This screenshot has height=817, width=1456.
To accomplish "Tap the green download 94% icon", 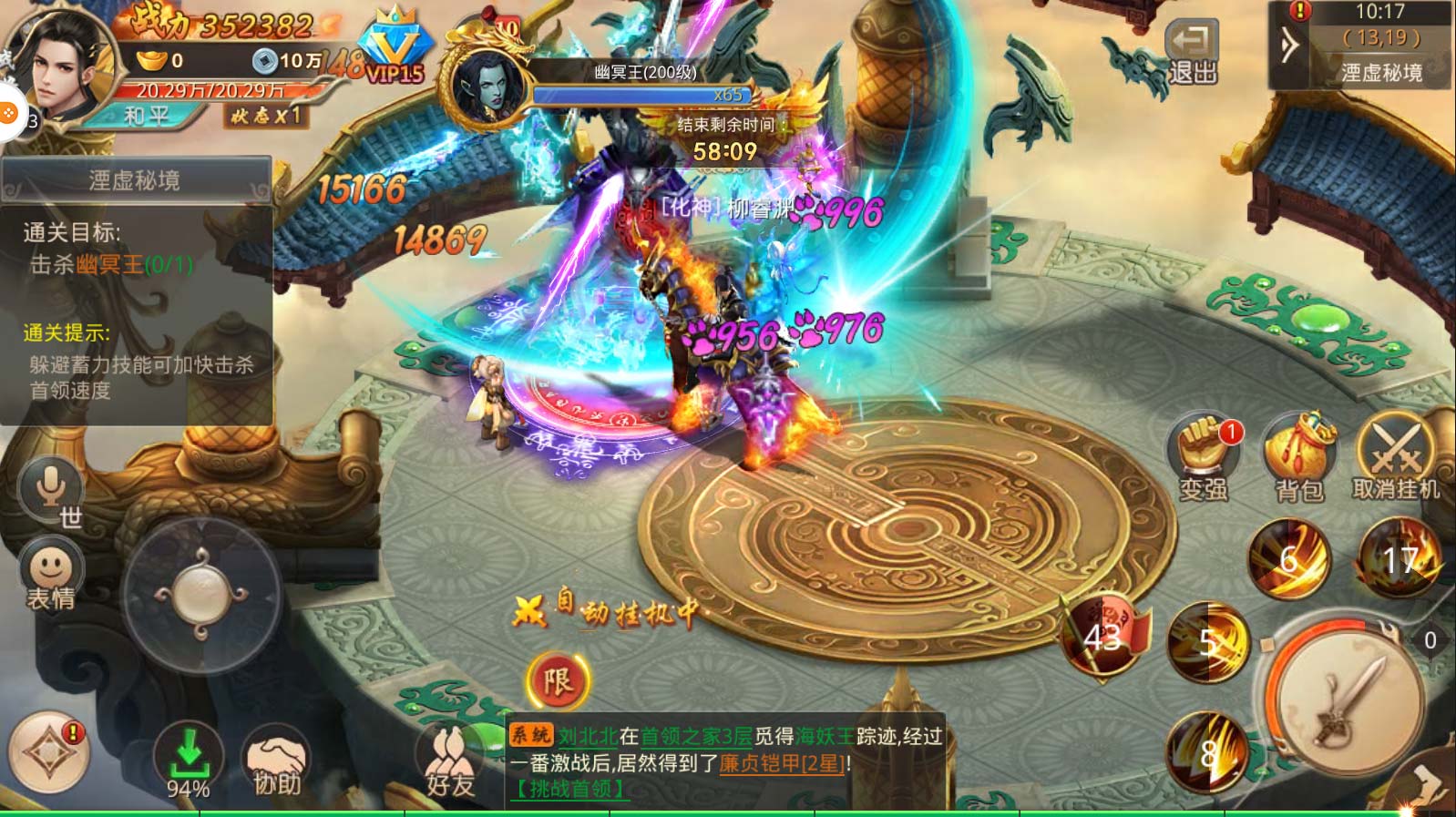I will (189, 763).
